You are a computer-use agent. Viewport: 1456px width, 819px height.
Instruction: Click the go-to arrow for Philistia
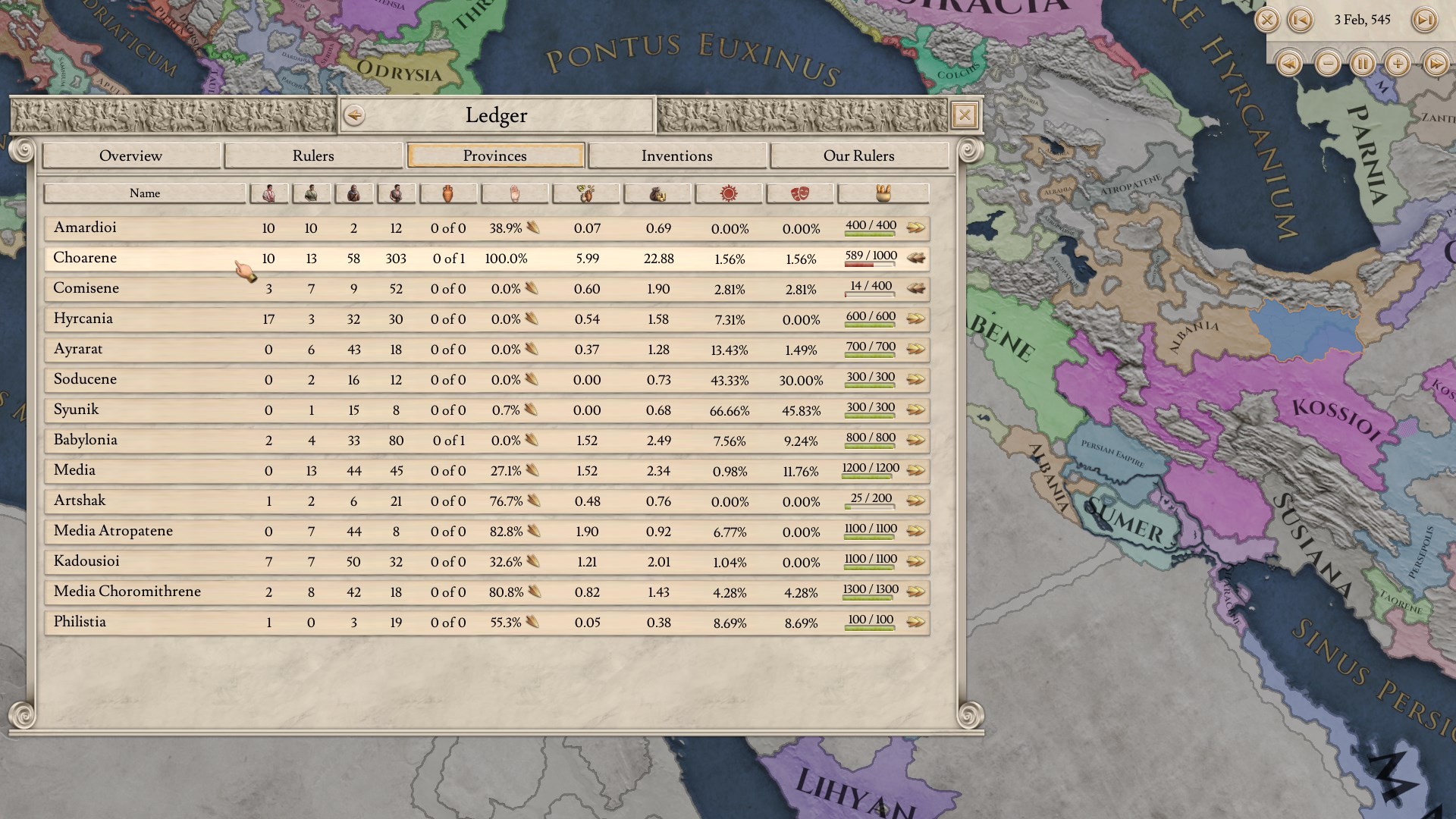(x=916, y=623)
